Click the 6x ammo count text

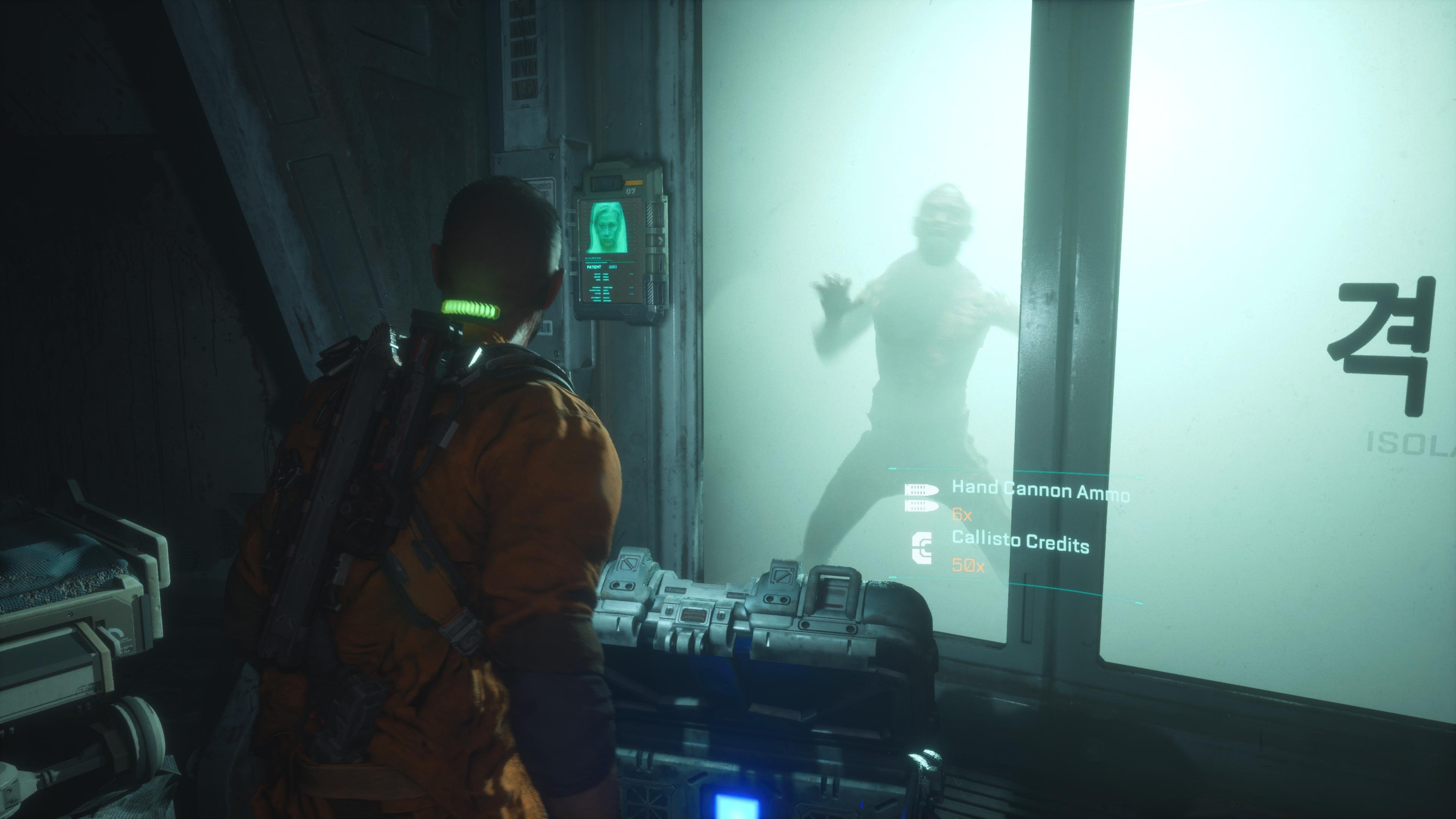pyautogui.click(x=962, y=516)
